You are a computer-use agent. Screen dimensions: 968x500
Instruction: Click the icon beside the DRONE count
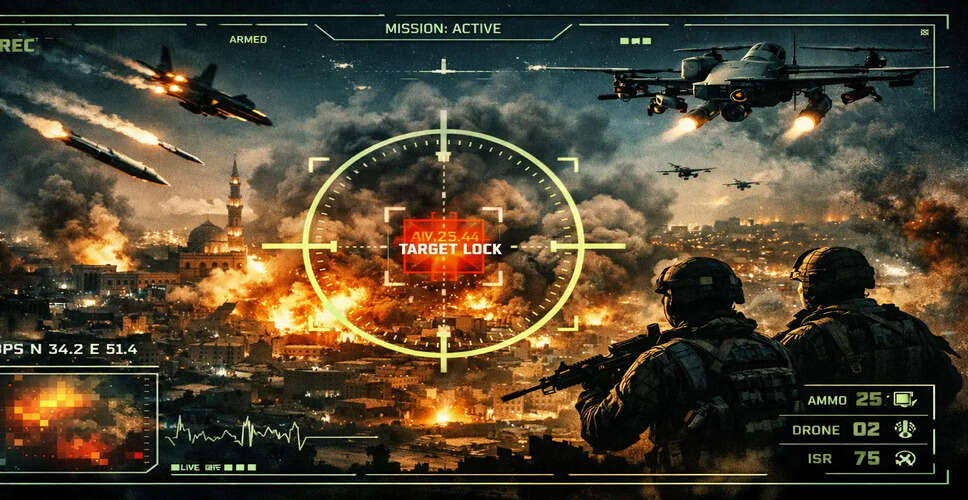pos(906,429)
